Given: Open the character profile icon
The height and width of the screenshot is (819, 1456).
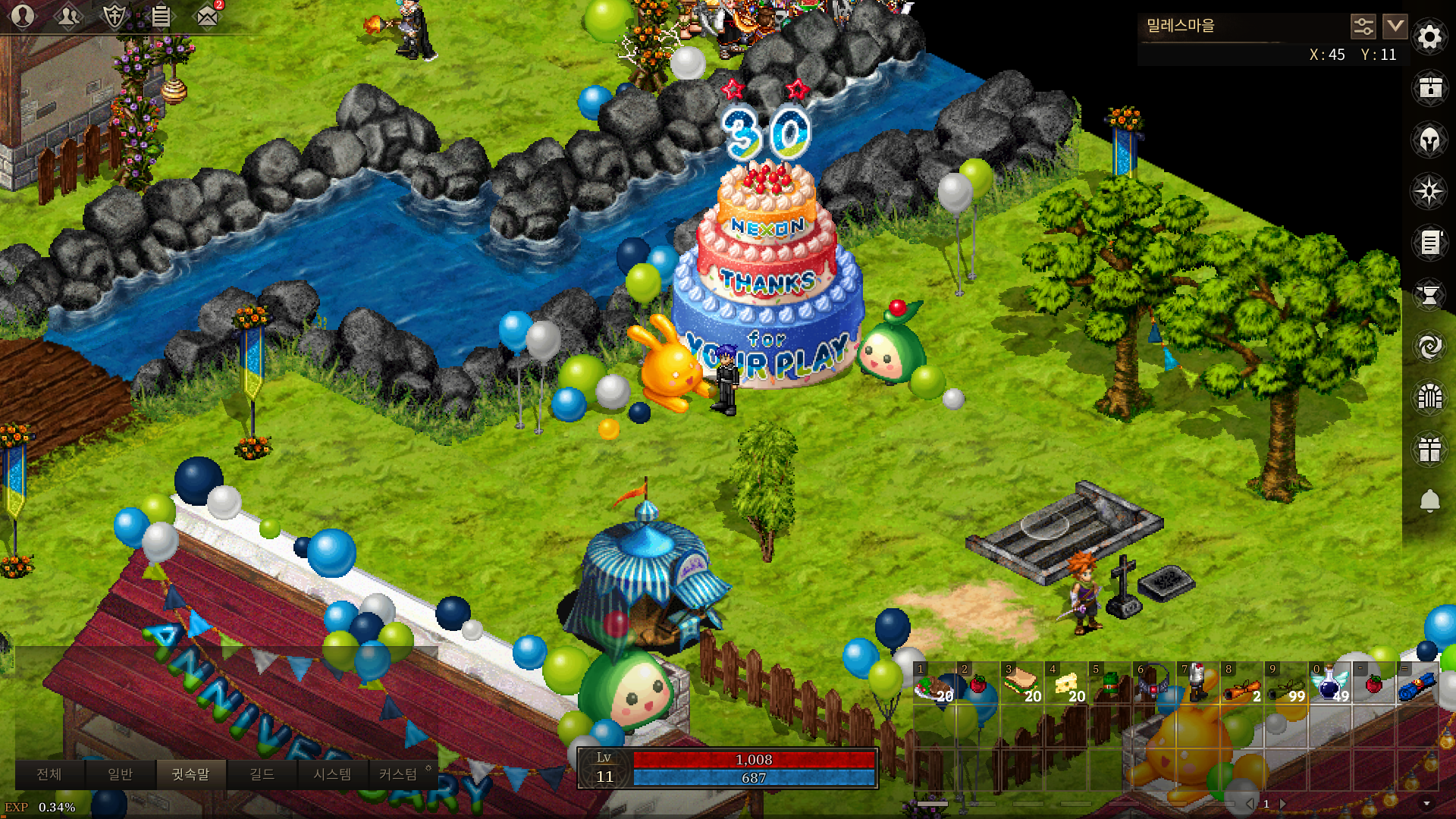Looking at the screenshot, I should pos(23,16).
